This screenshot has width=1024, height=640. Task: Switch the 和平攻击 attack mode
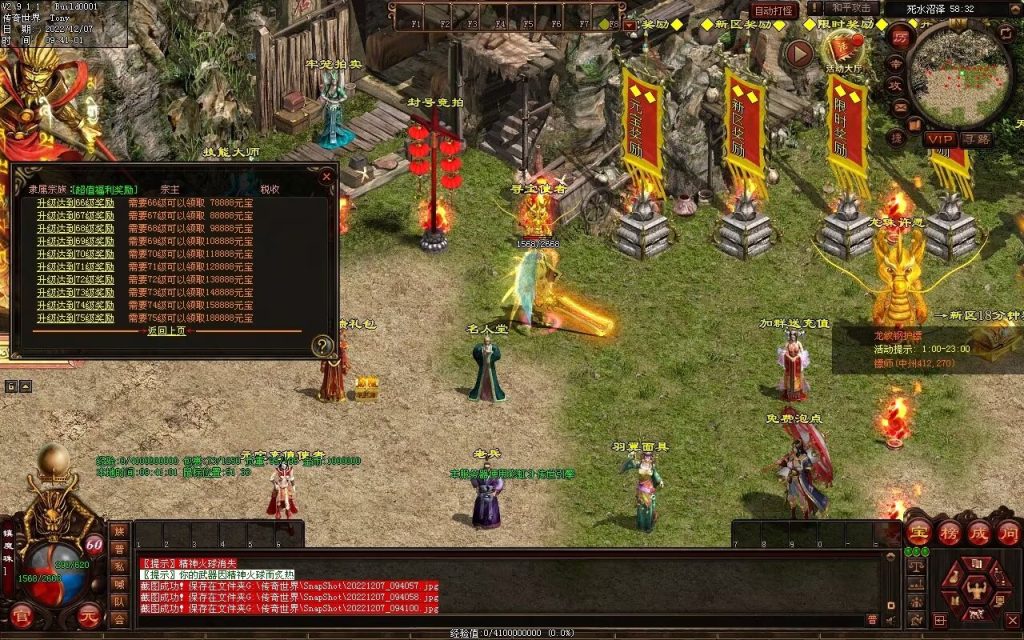[x=852, y=9]
